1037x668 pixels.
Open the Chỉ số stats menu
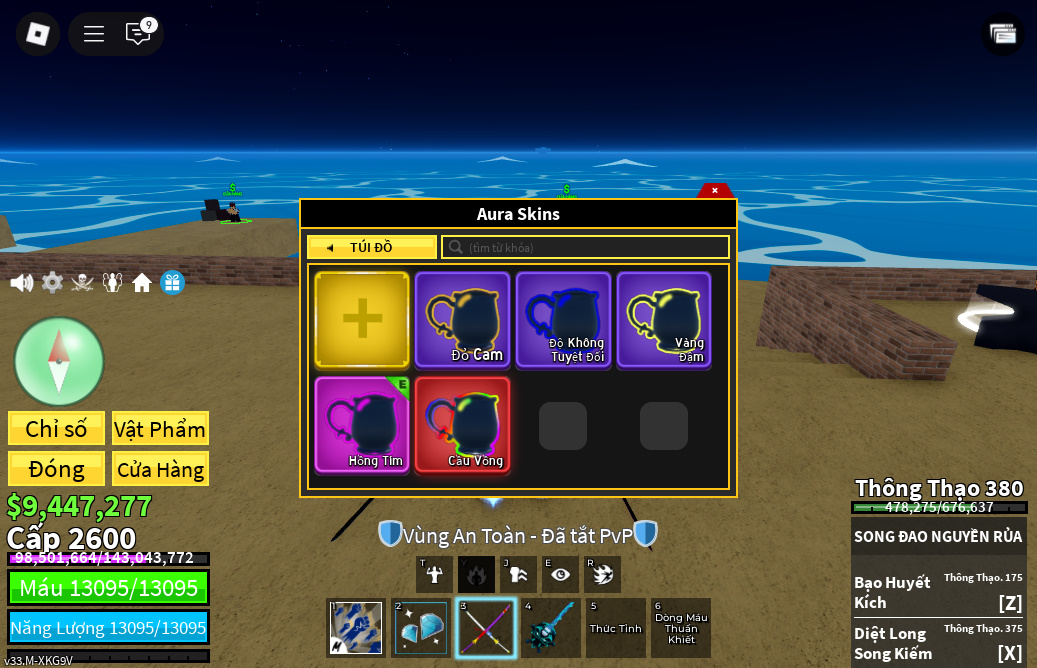[x=56, y=429]
